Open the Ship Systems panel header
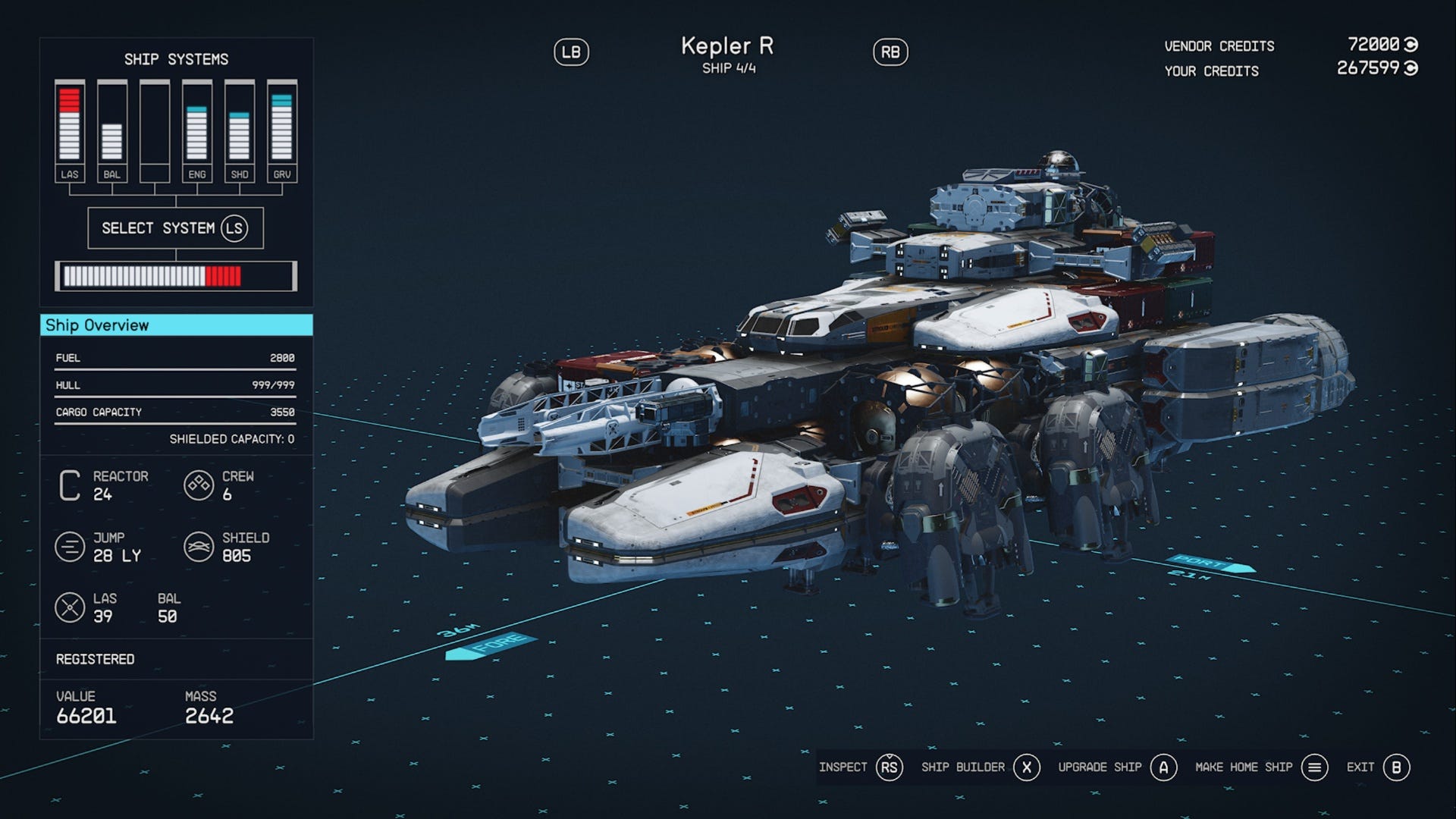This screenshot has height=819, width=1456. (177, 59)
